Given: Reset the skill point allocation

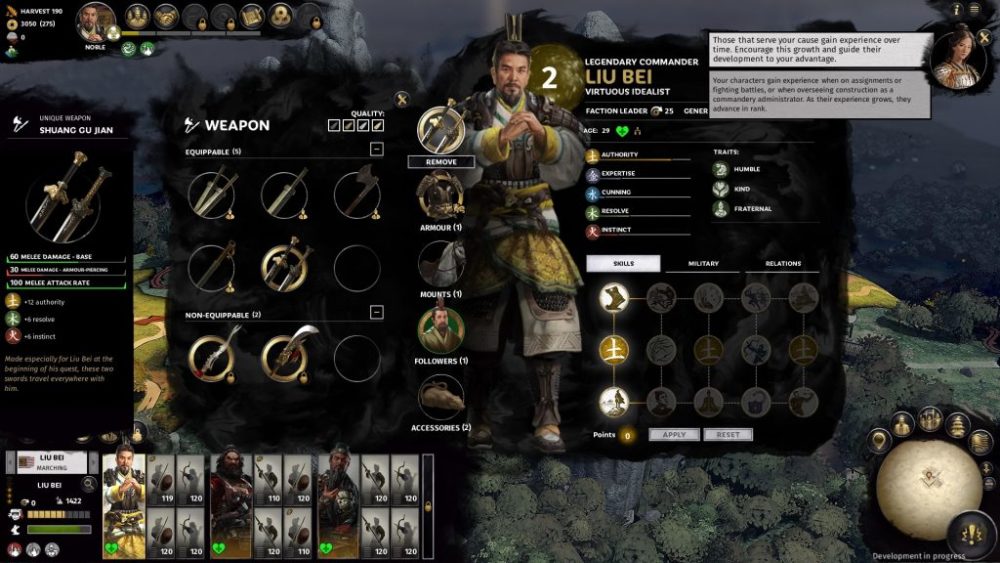Looking at the screenshot, I should 728,435.
